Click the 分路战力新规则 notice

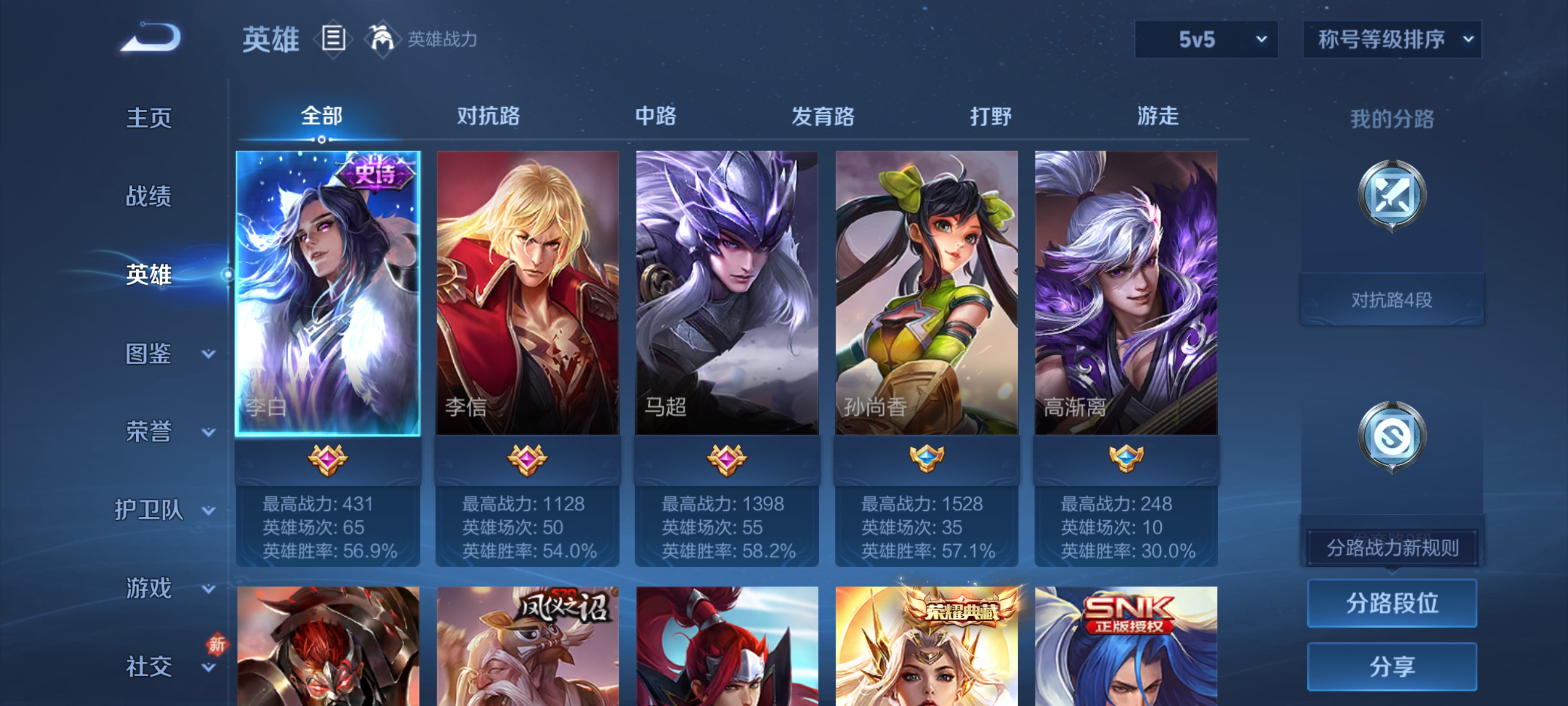pos(1392,546)
